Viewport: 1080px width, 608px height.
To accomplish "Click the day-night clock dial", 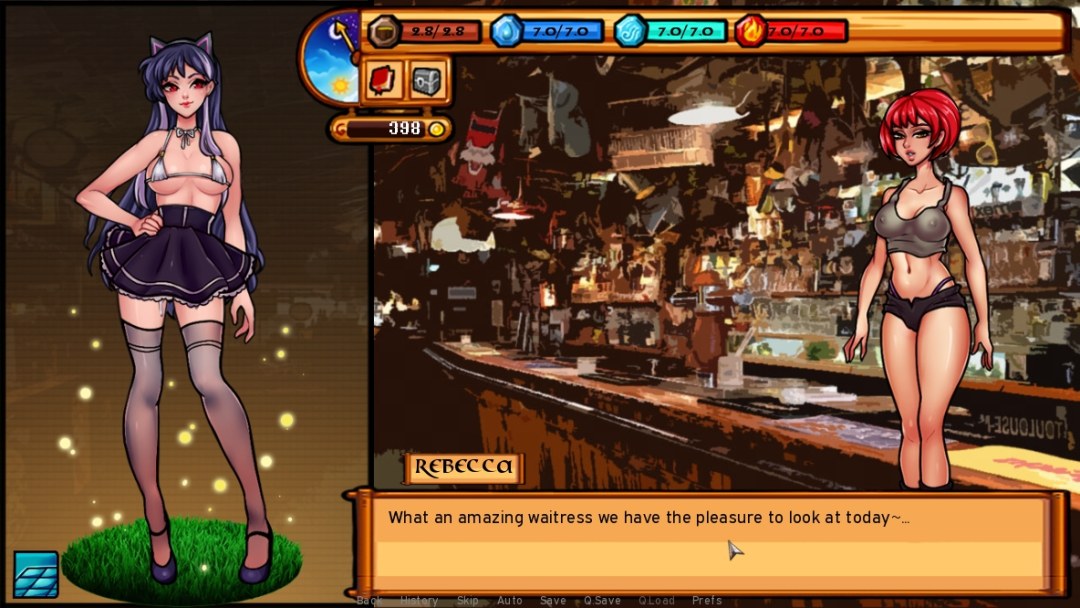I will 333,58.
